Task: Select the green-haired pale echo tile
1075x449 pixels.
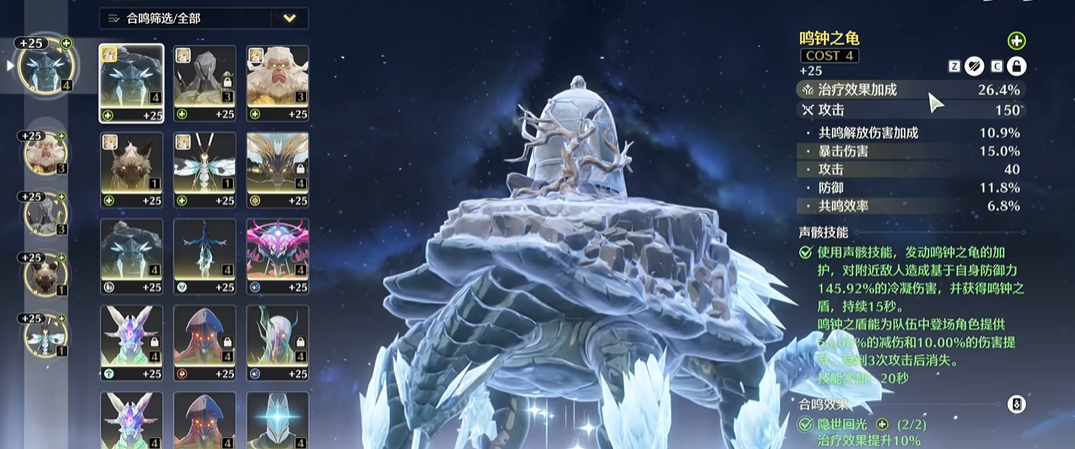Action: pos(277,337)
